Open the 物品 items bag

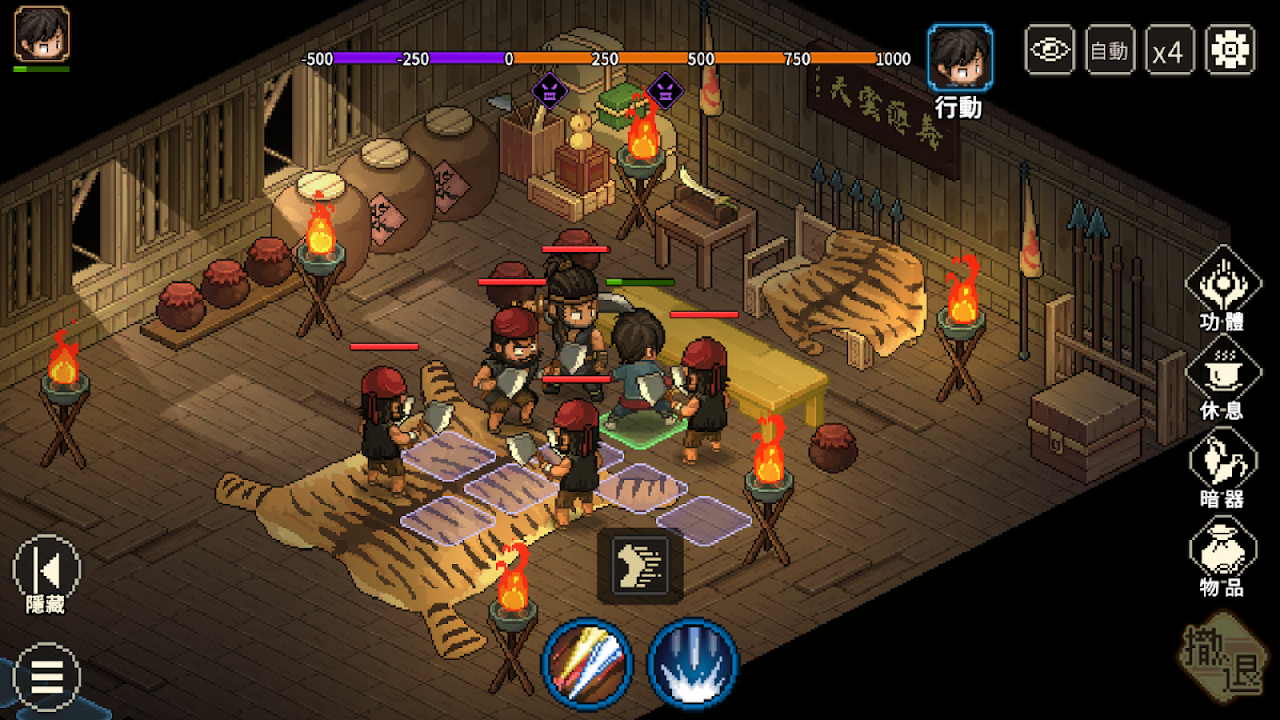[1222, 548]
